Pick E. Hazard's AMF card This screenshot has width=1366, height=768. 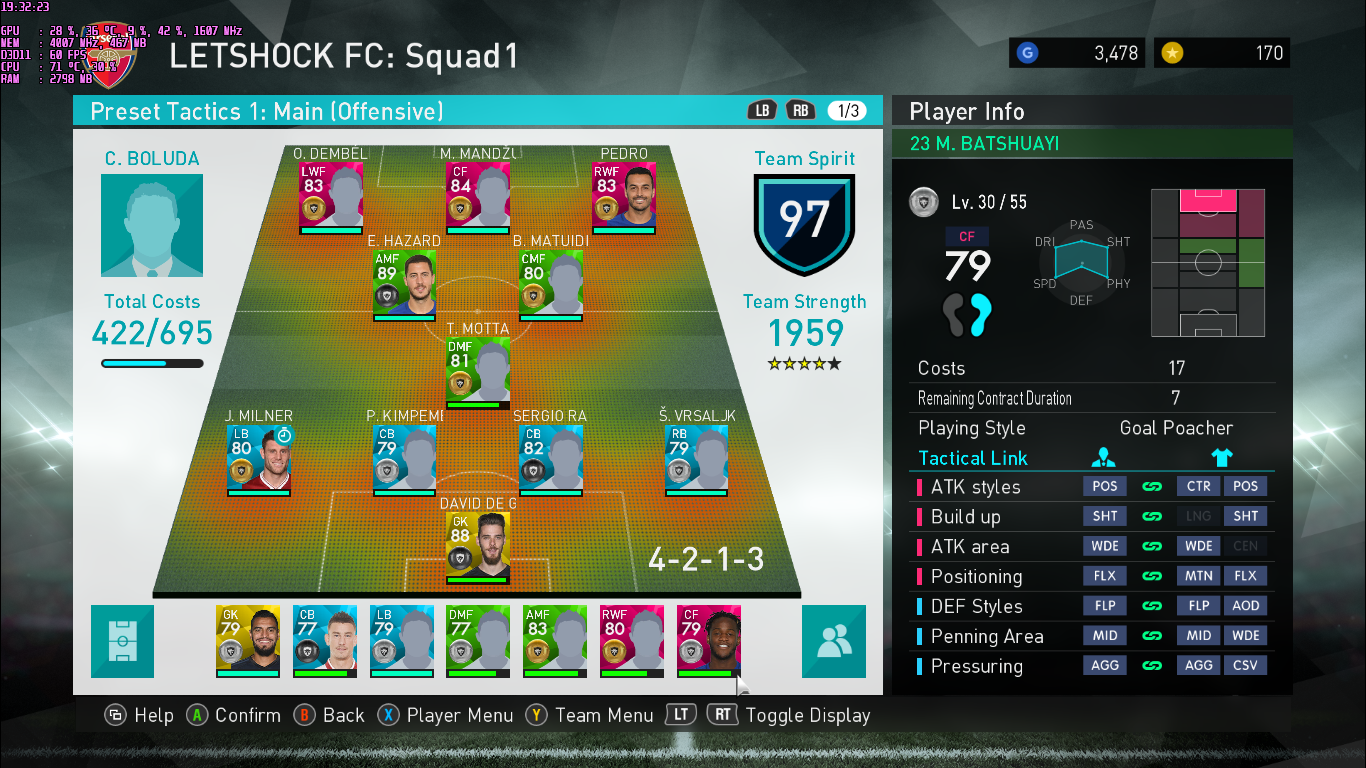[x=404, y=284]
